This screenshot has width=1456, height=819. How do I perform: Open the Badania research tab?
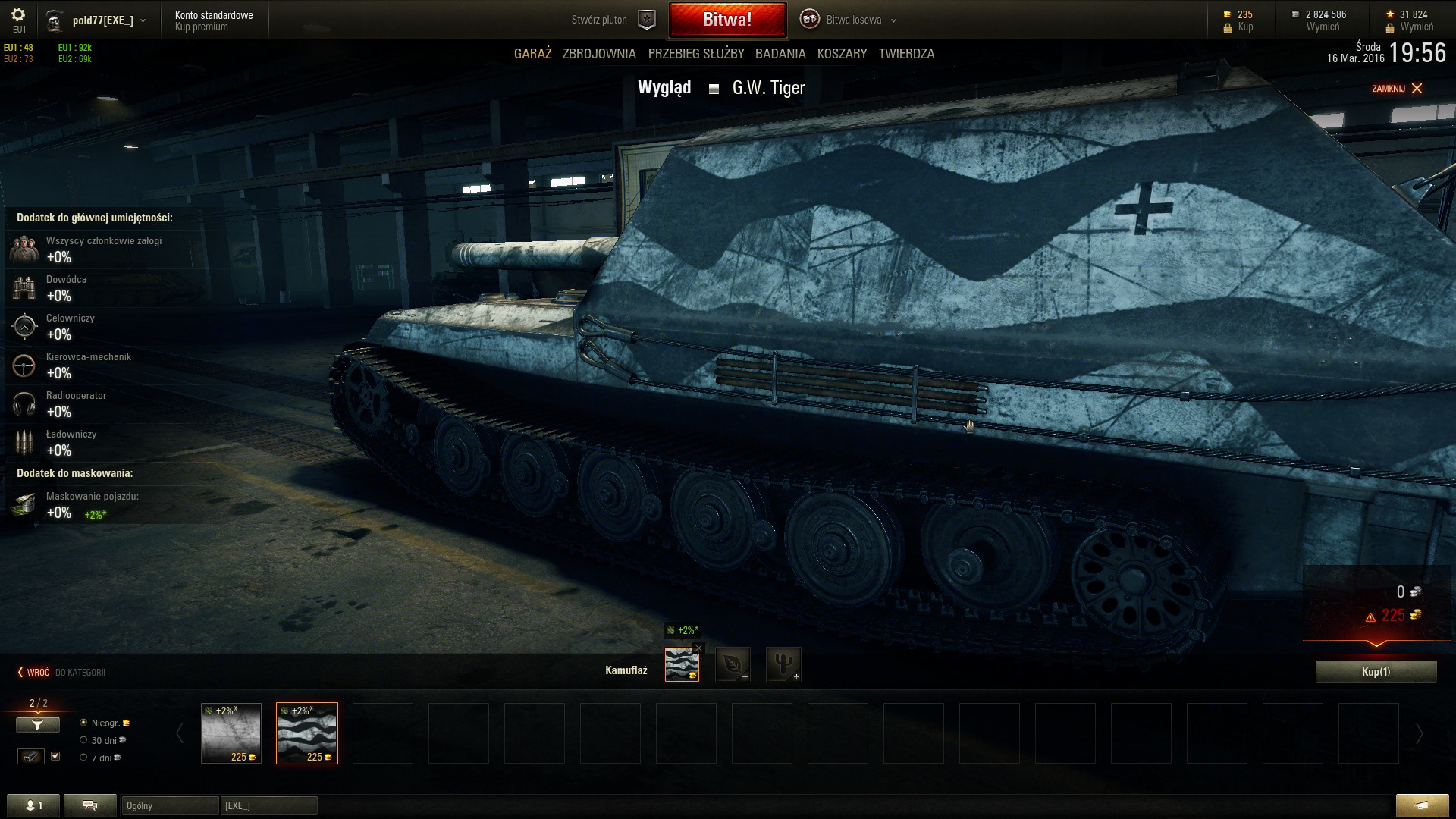(x=780, y=54)
